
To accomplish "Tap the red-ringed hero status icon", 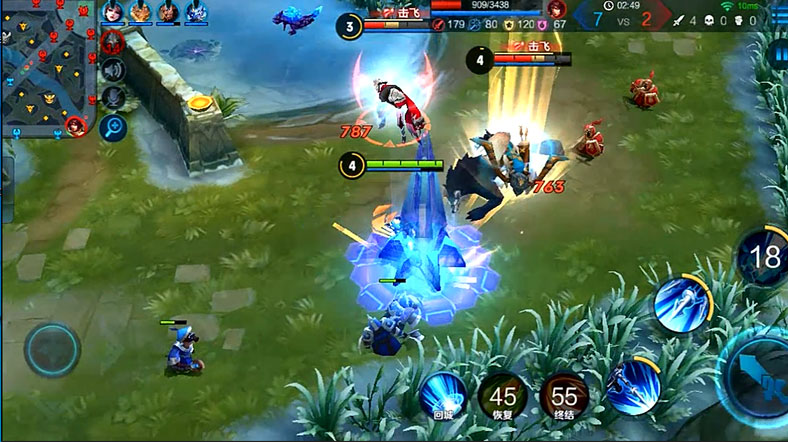I will pos(113,42).
